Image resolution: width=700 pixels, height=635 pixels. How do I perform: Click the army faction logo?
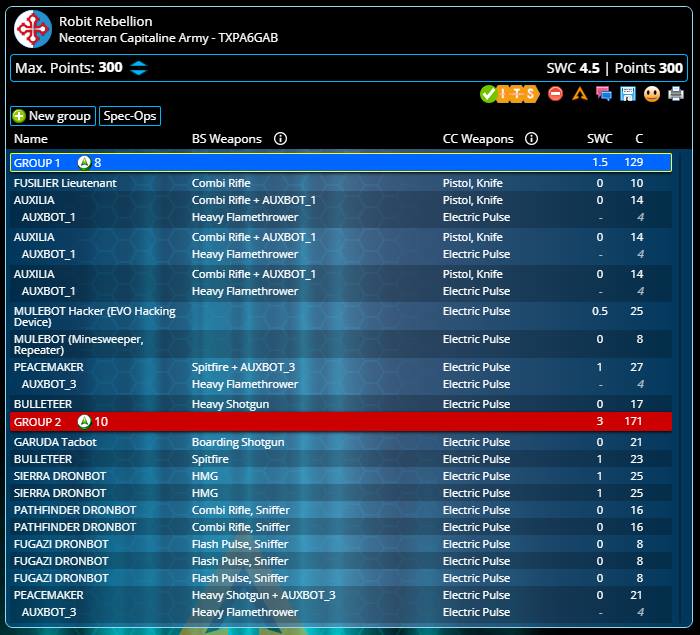pyautogui.click(x=33, y=30)
